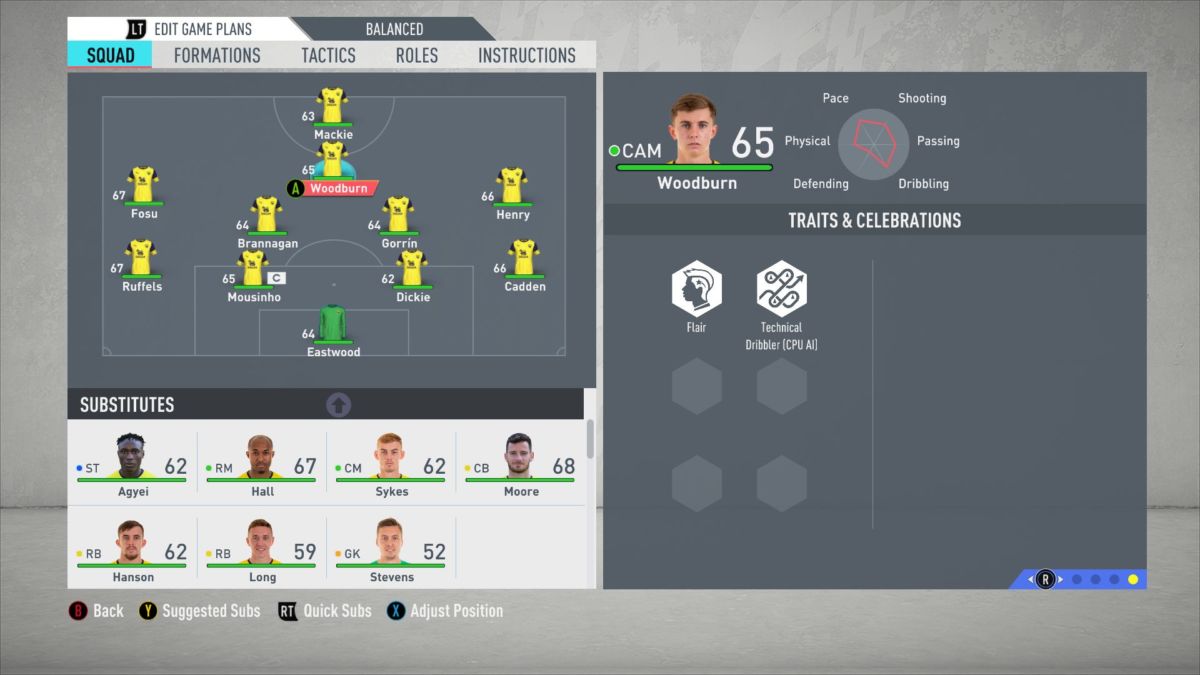
Task: Select the Squad tab
Action: (x=110, y=55)
